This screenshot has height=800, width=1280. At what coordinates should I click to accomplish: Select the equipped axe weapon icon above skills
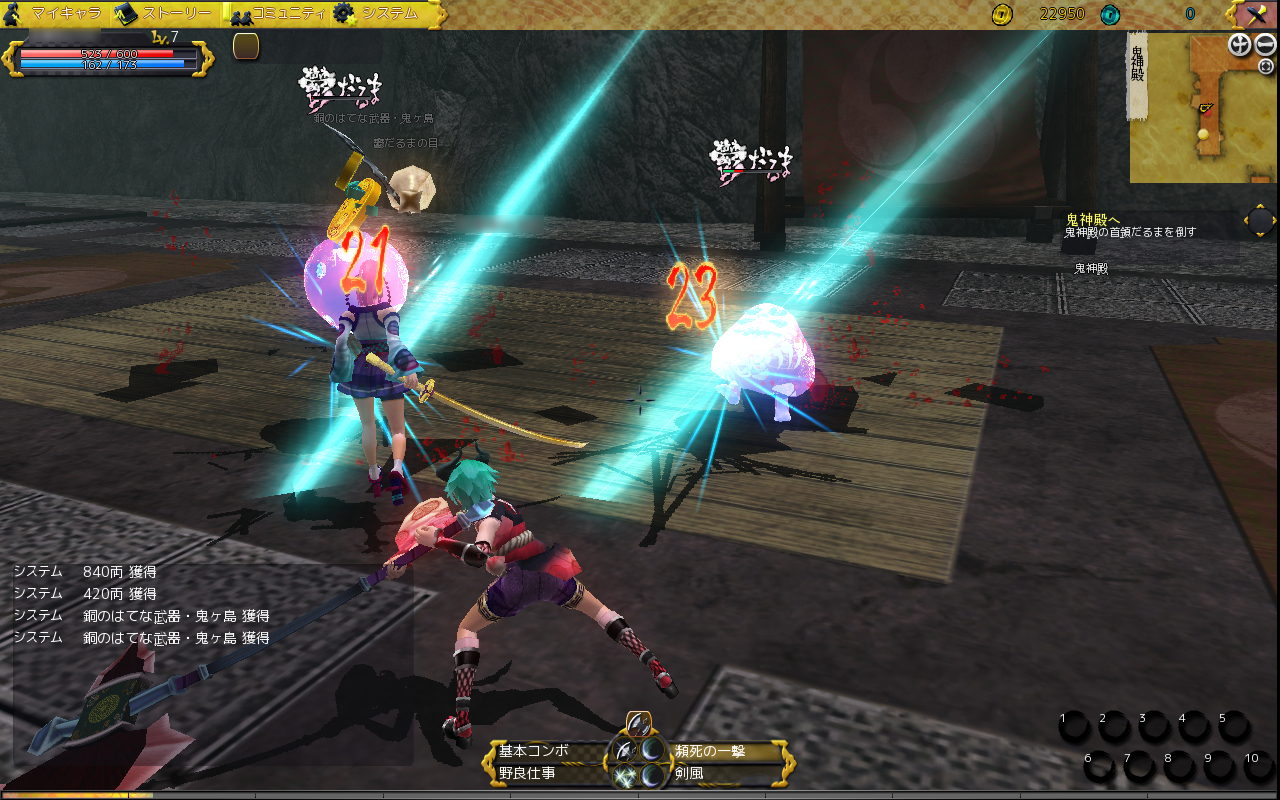point(638,724)
